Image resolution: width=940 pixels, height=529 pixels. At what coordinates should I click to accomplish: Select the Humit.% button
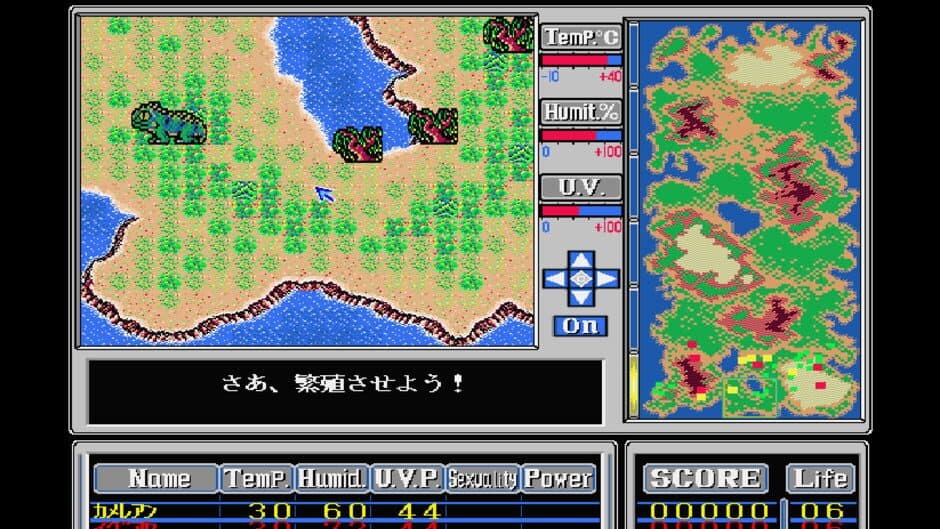click(581, 113)
